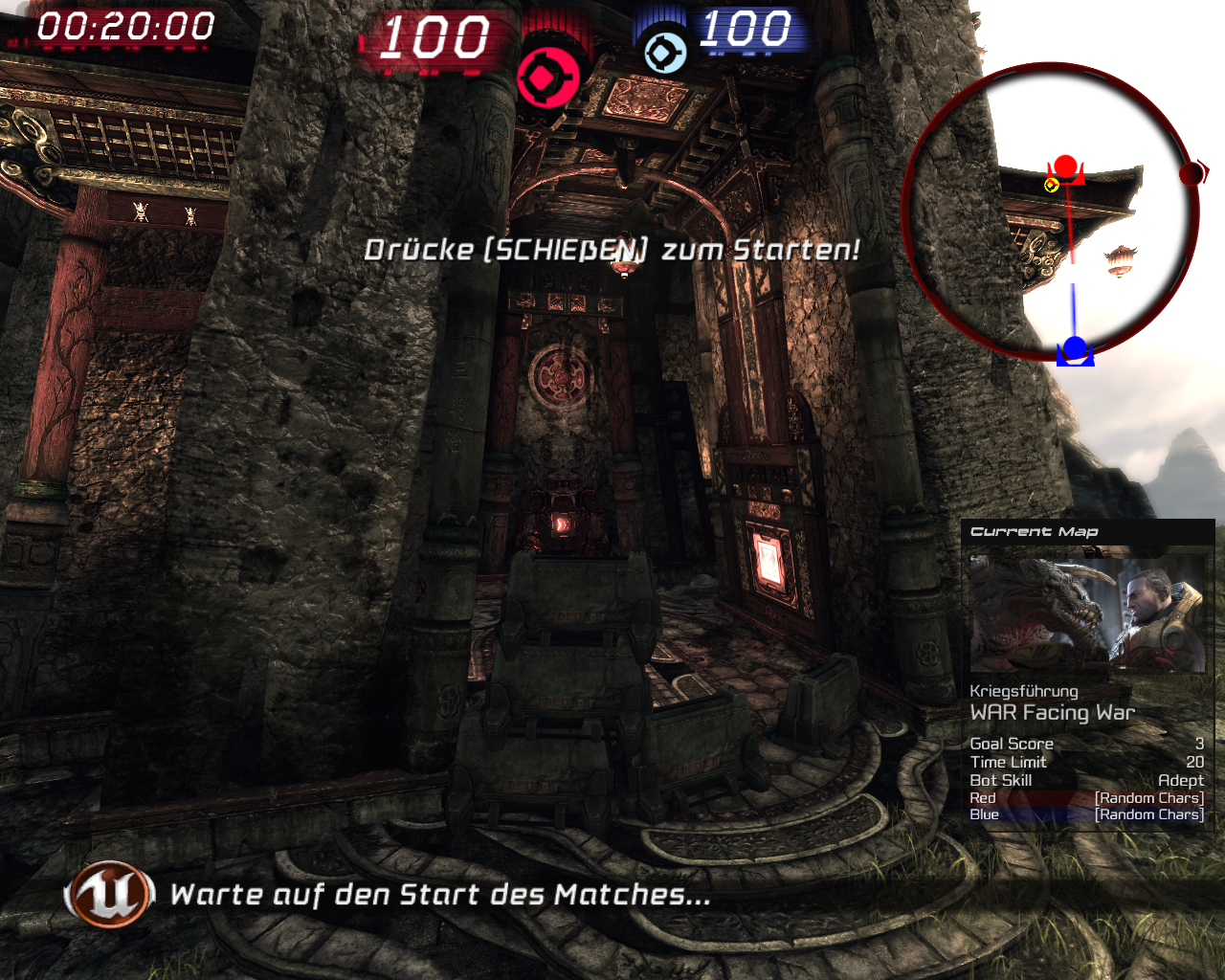The image size is (1225, 980).
Task: Open the Red team [Random Chars] selector
Action: 1148,796
